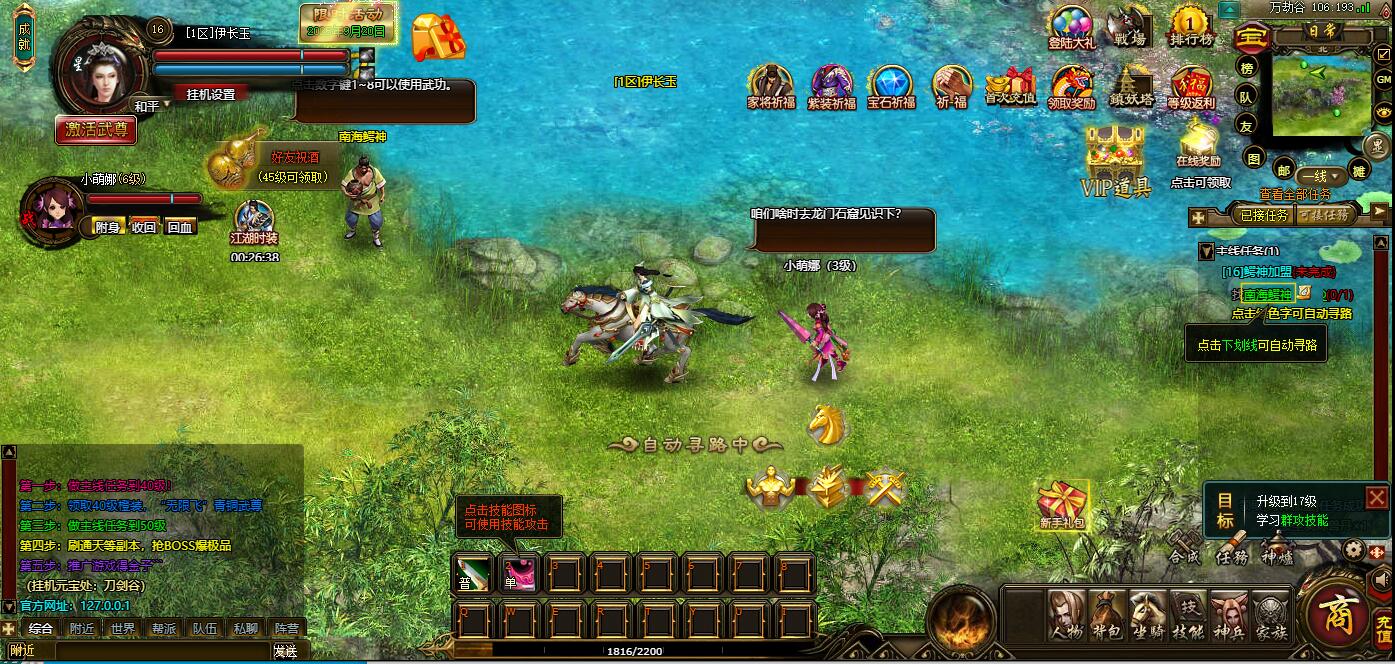Open the 商 shop button
1395x664 pixels.
pyautogui.click(x=1336, y=615)
